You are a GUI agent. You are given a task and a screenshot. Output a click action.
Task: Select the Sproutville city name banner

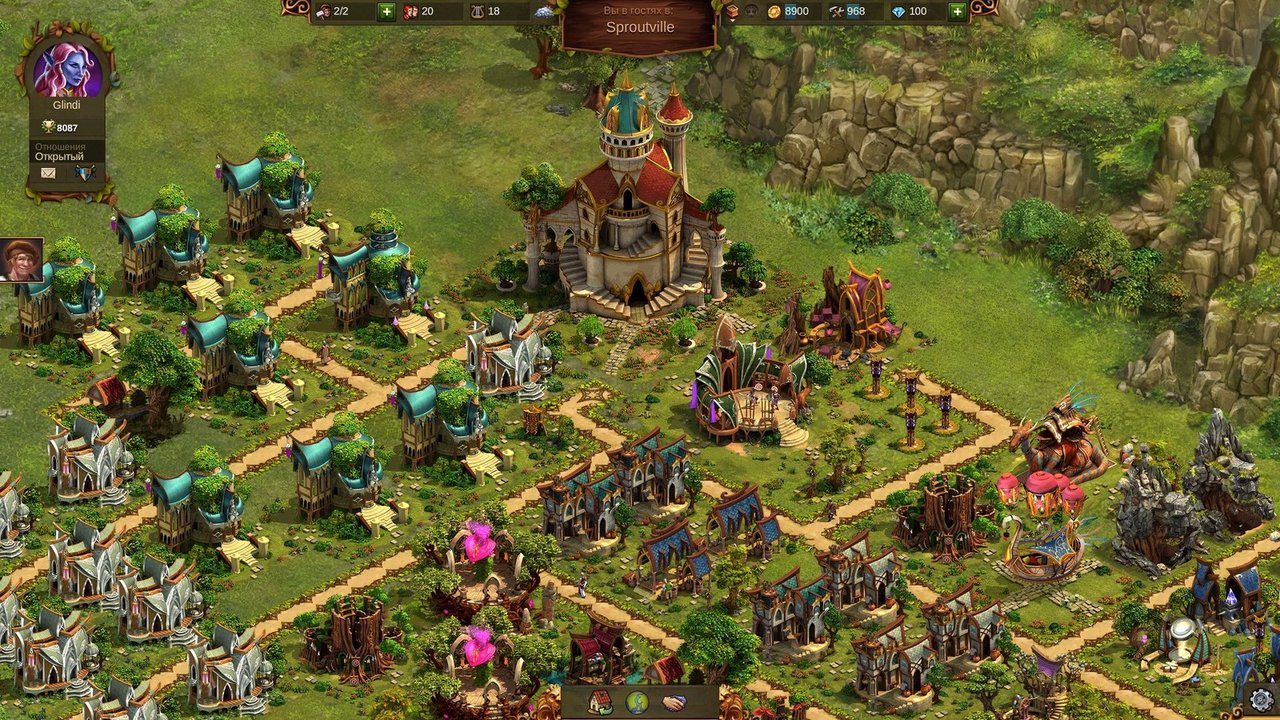click(x=639, y=26)
